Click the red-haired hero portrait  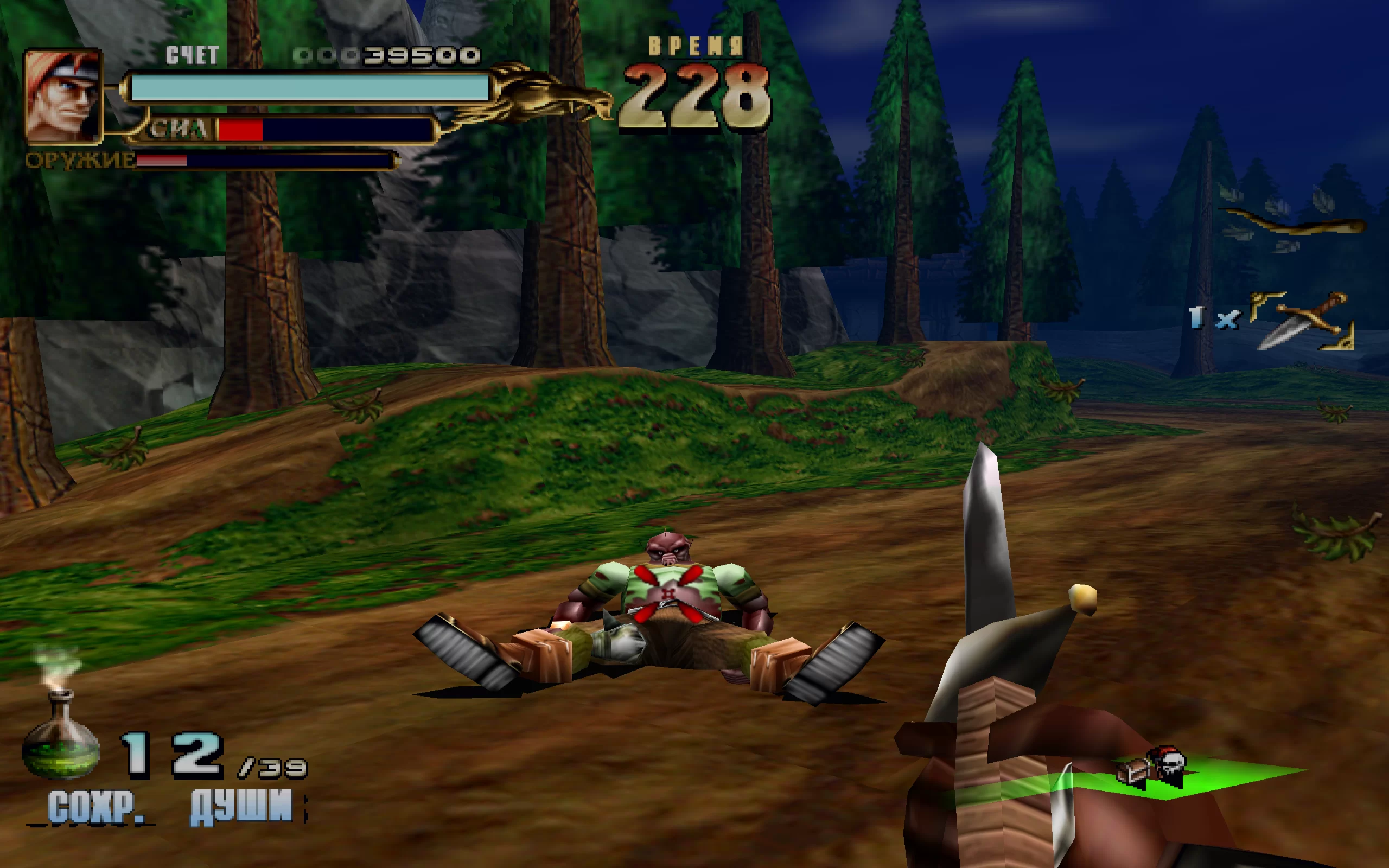(63, 97)
